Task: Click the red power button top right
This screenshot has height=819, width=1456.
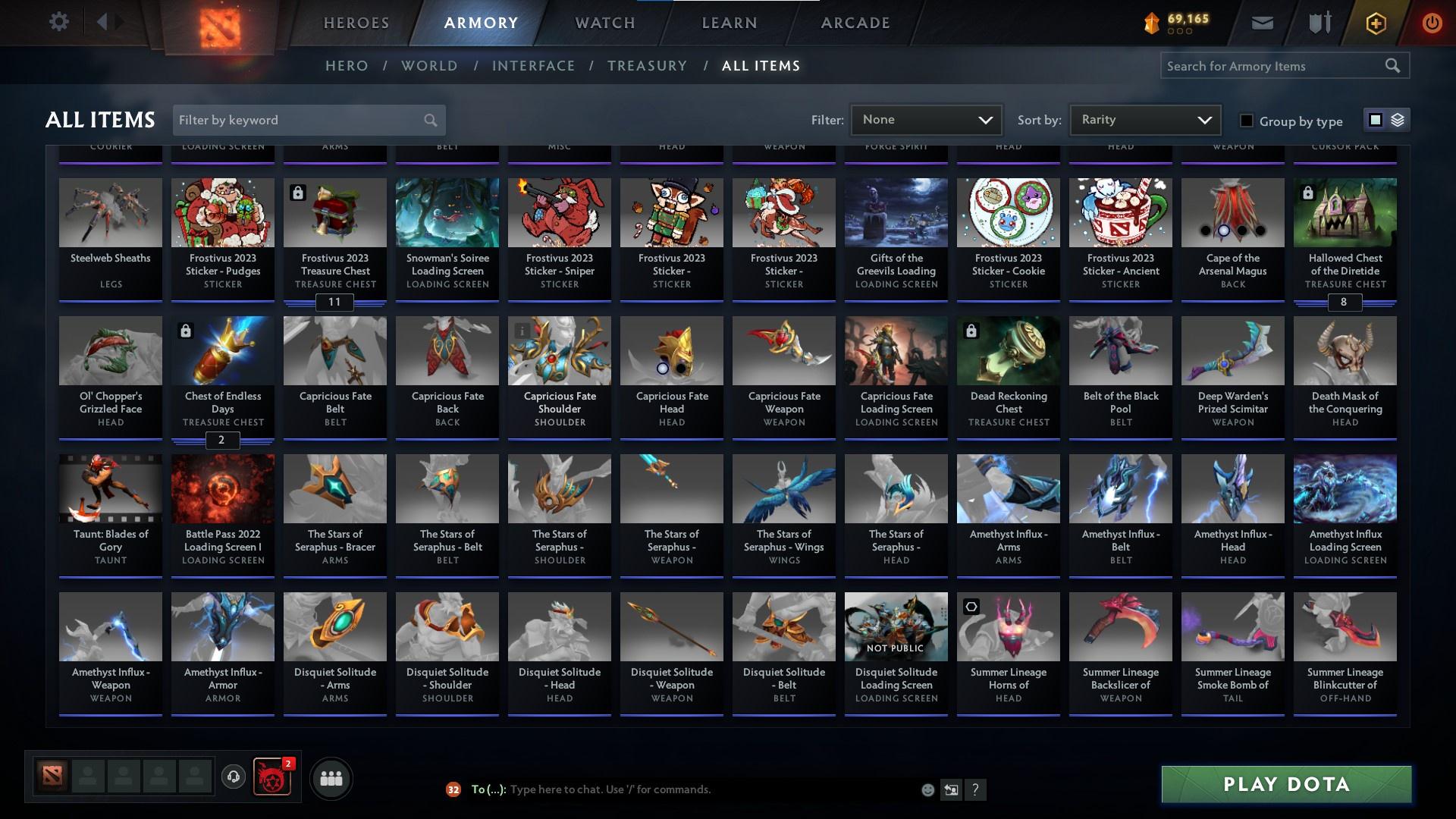Action: (1432, 23)
